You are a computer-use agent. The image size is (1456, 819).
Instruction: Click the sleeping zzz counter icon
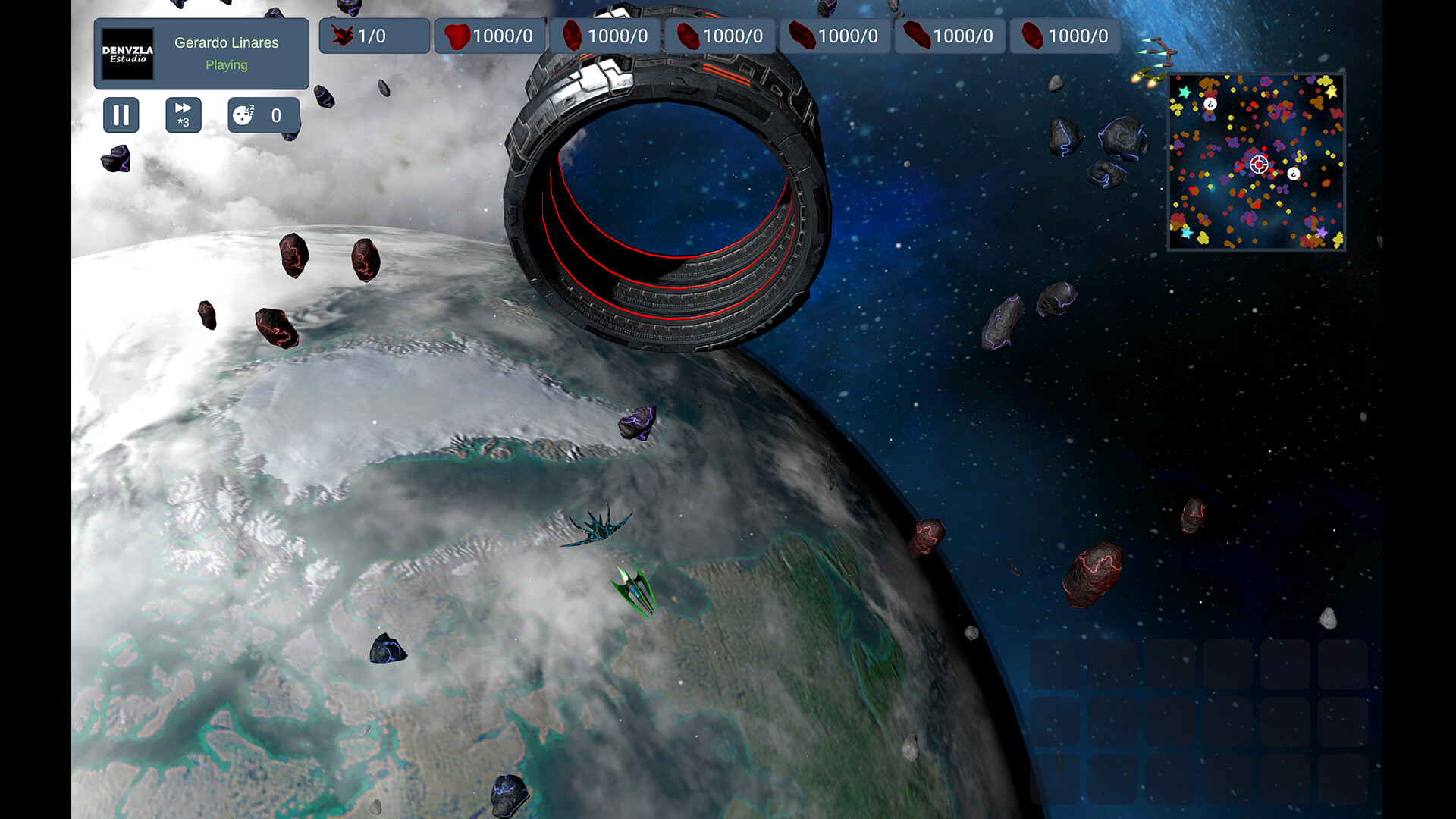[x=243, y=115]
